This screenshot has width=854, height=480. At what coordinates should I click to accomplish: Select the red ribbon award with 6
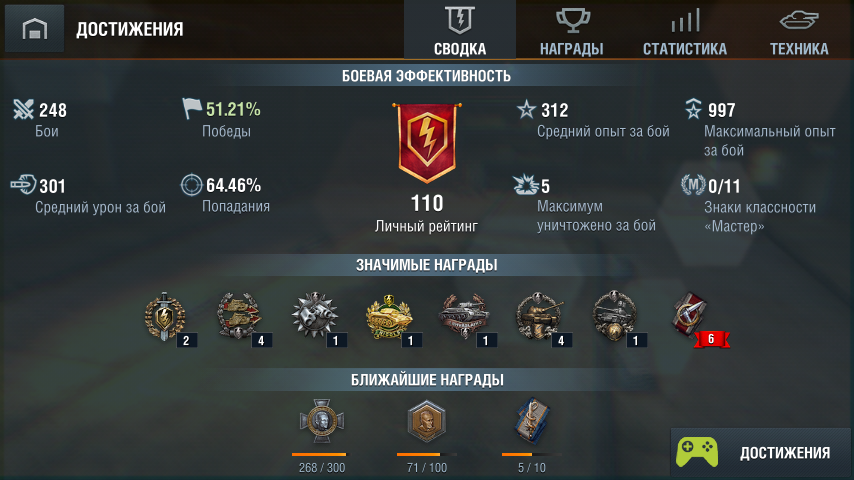click(692, 317)
